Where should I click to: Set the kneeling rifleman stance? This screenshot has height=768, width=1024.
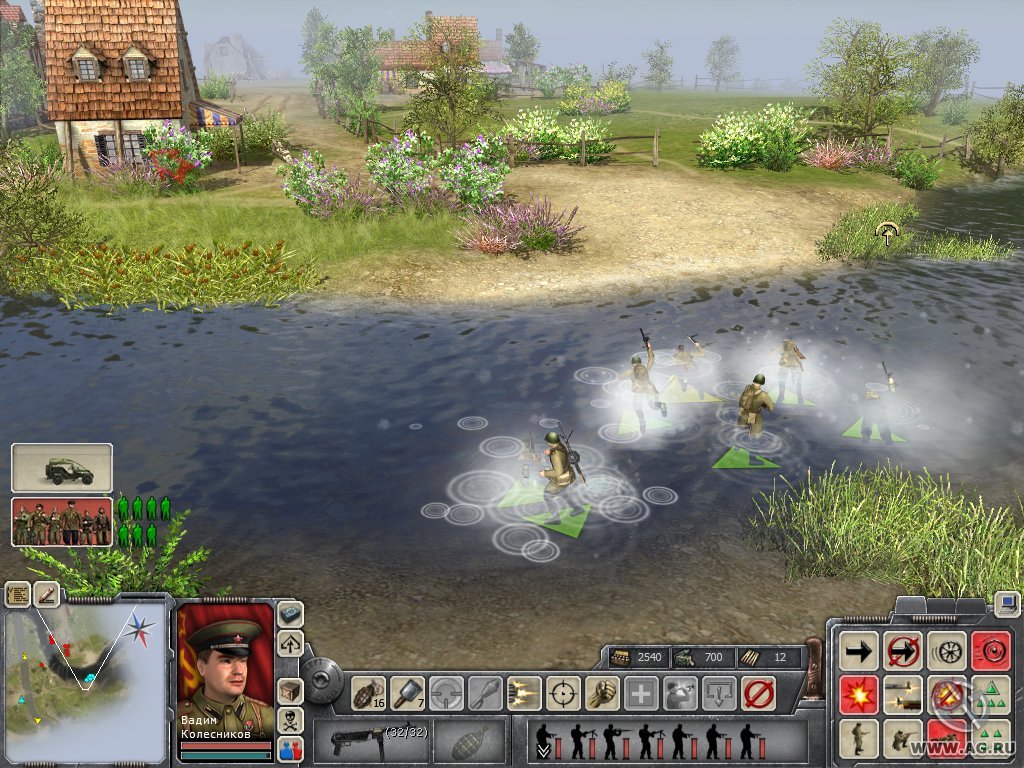coord(903,739)
